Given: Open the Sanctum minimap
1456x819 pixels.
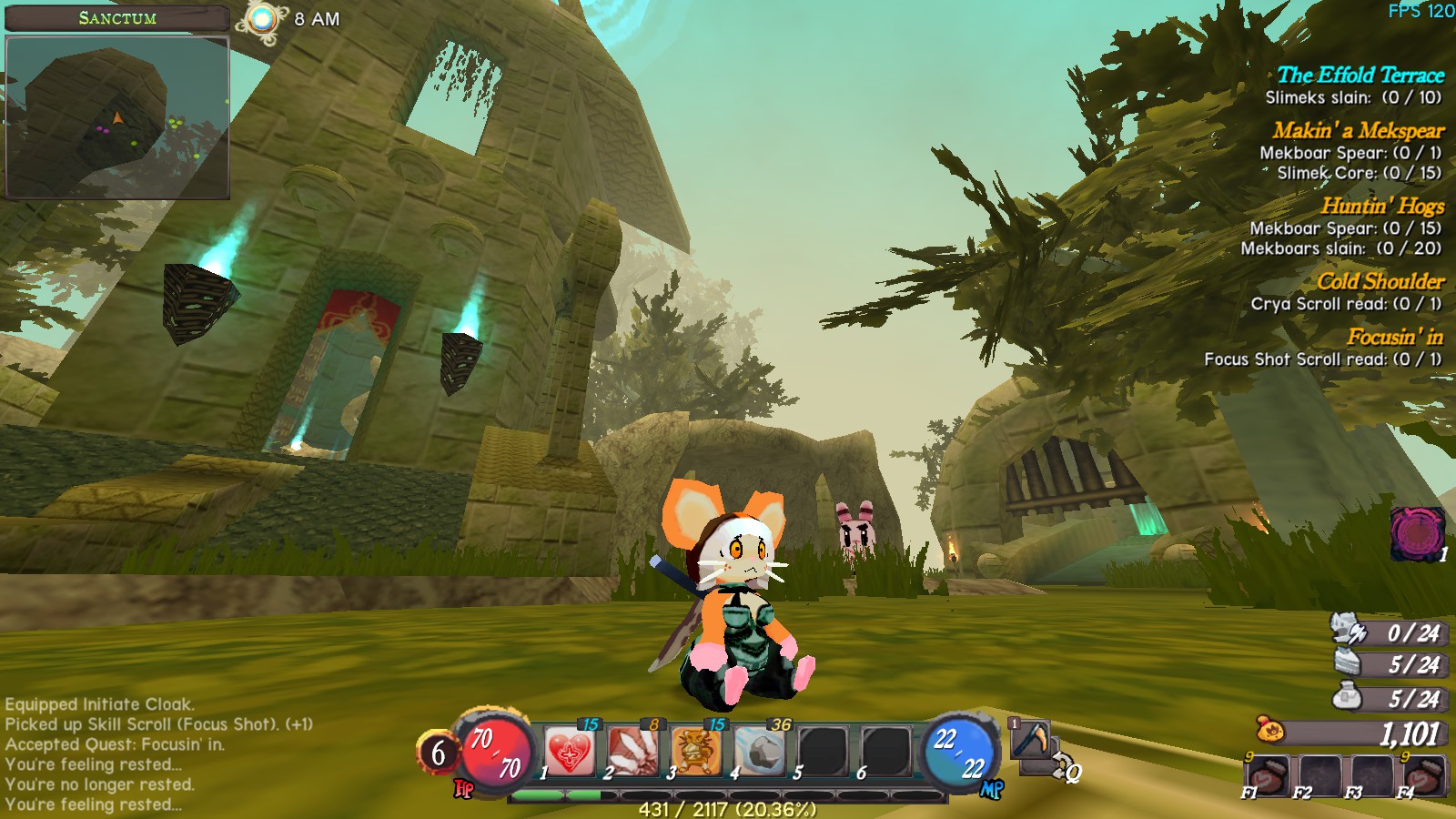Looking at the screenshot, I should click(x=117, y=116).
